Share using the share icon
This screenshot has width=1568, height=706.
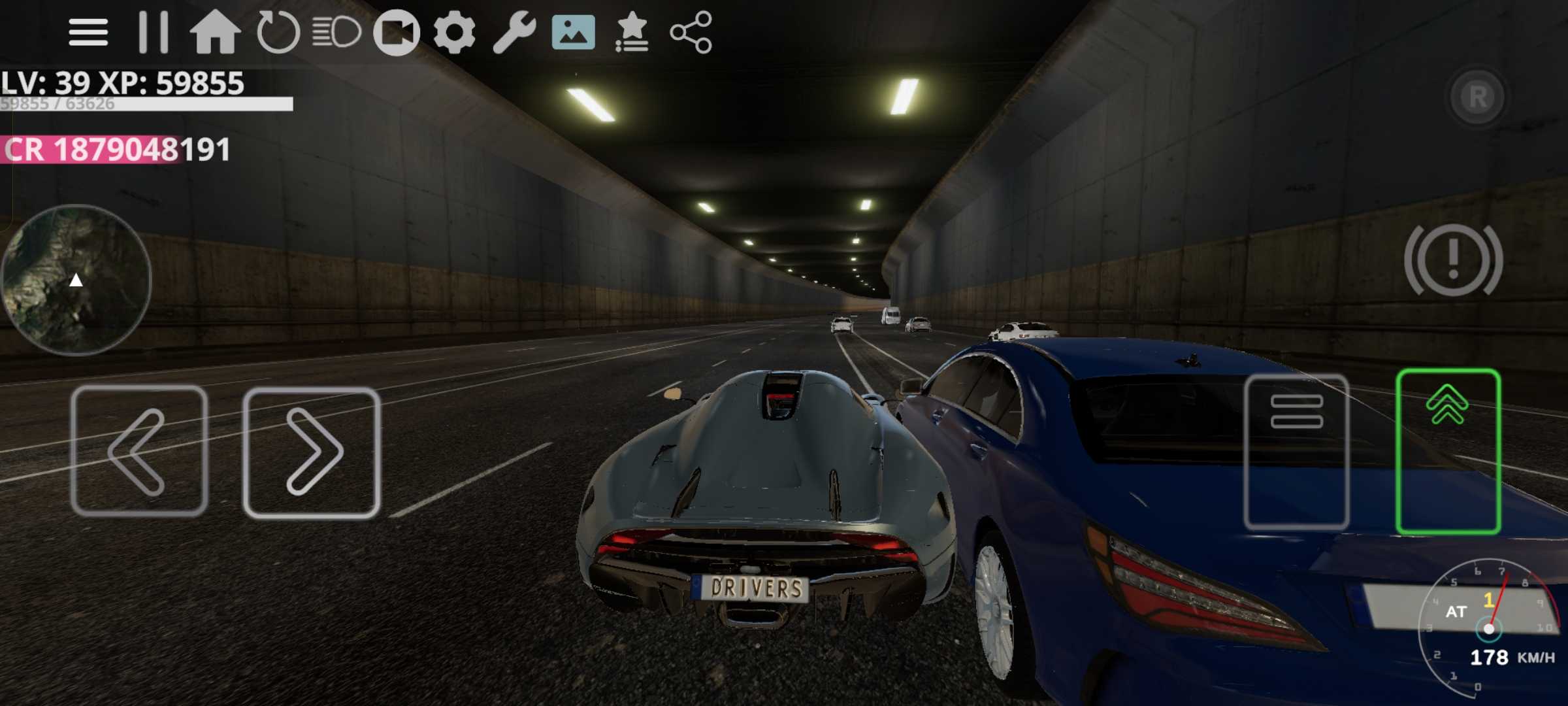691,32
